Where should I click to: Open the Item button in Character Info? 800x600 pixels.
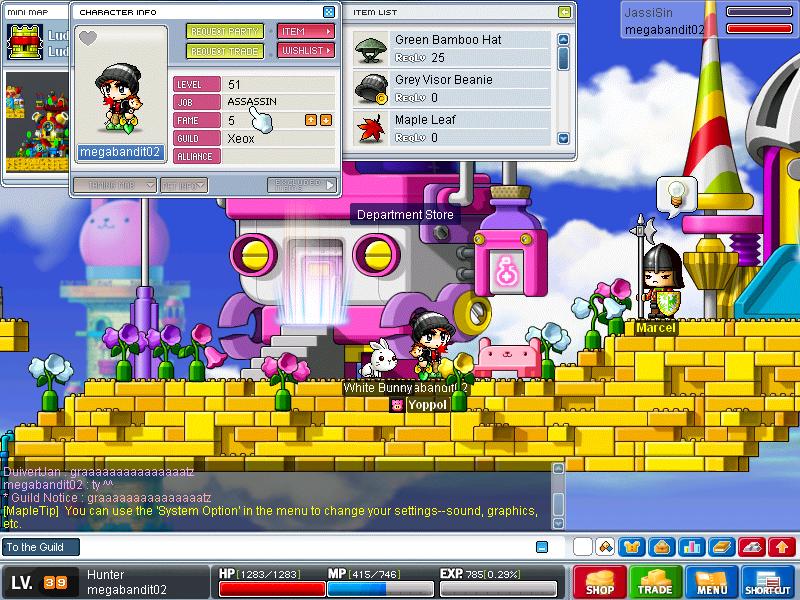305,31
